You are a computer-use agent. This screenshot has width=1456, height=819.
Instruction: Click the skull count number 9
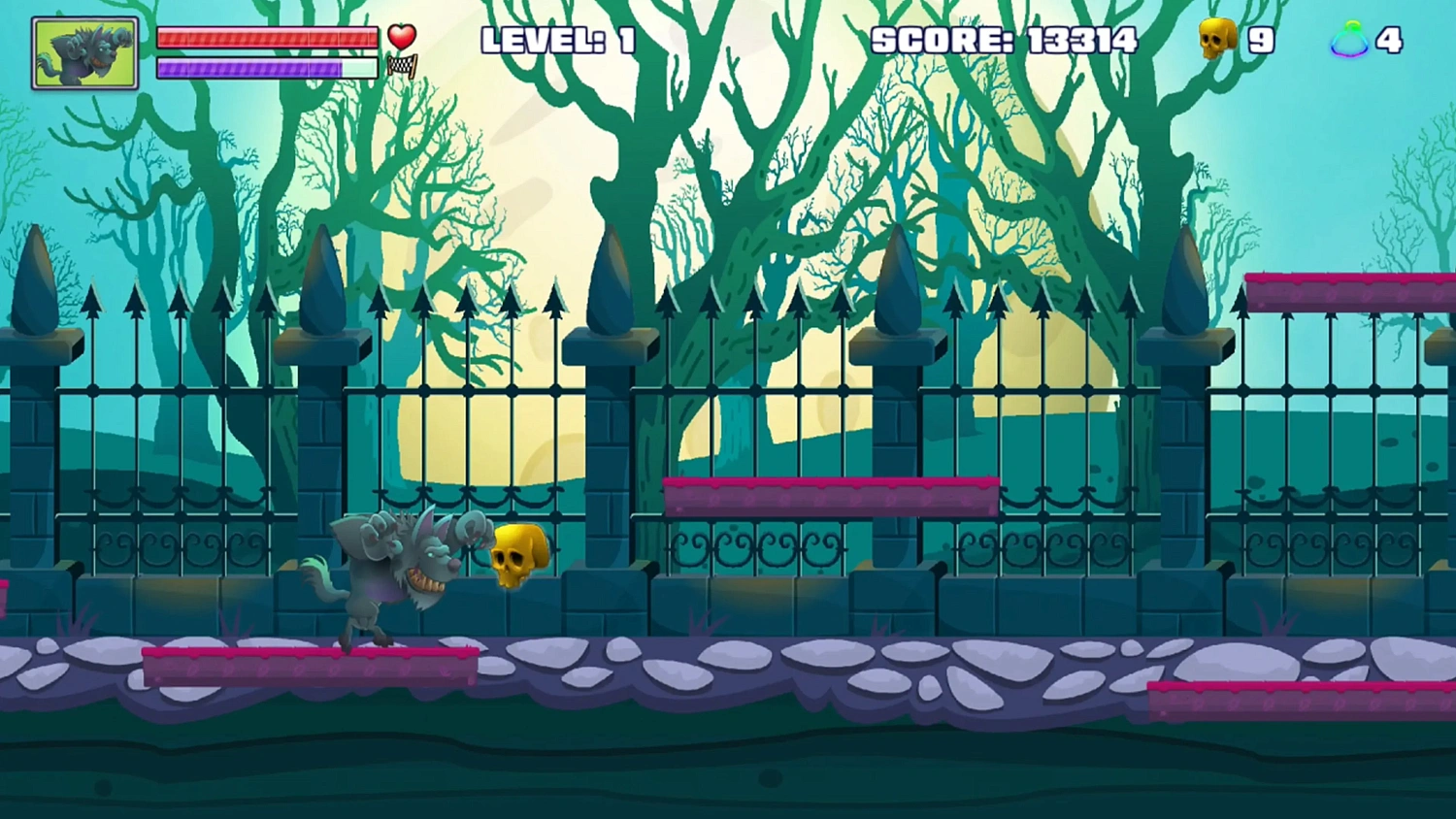(x=1262, y=39)
